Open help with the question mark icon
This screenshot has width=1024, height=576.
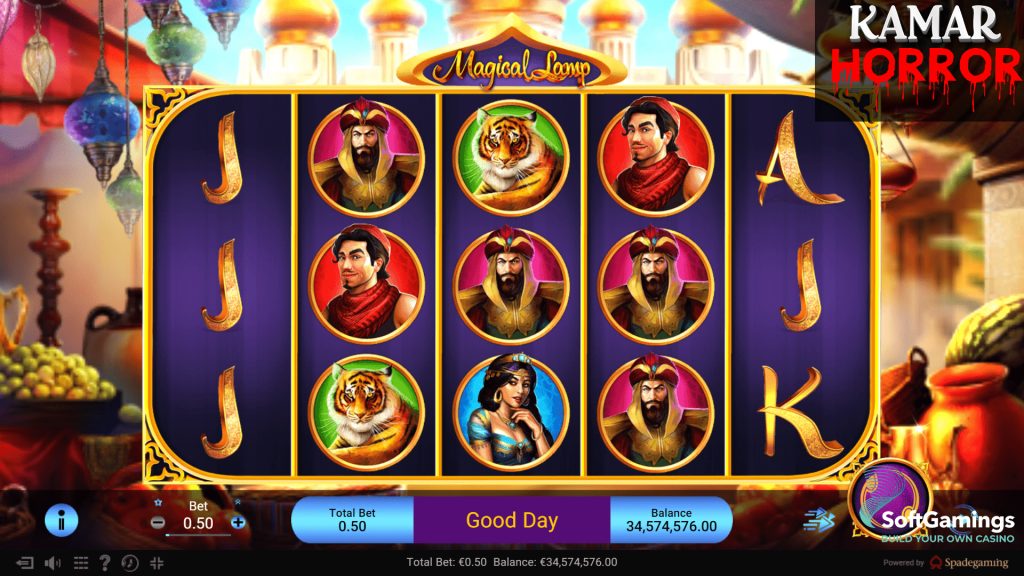click(x=105, y=563)
